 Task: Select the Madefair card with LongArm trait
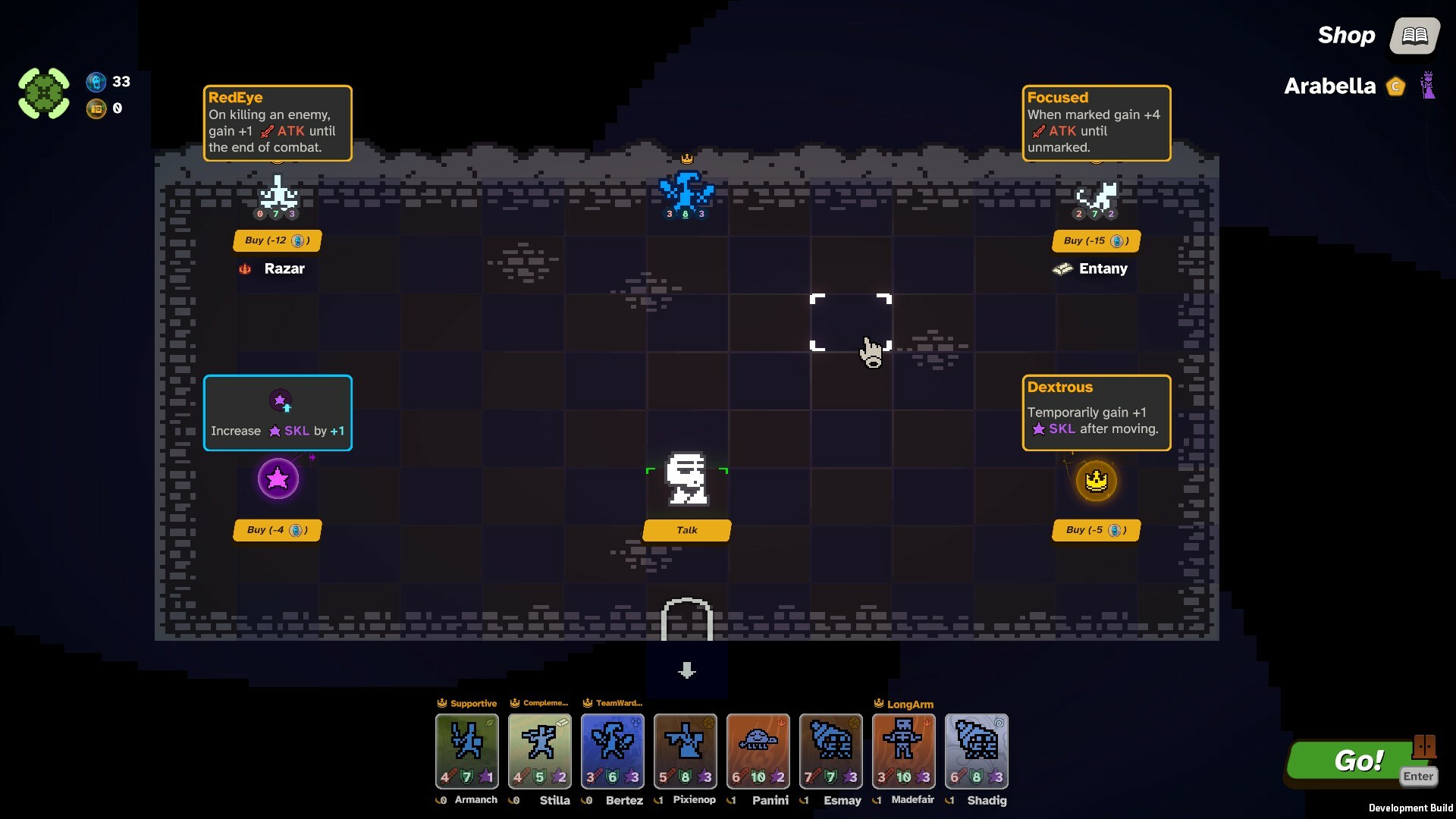[x=903, y=751]
